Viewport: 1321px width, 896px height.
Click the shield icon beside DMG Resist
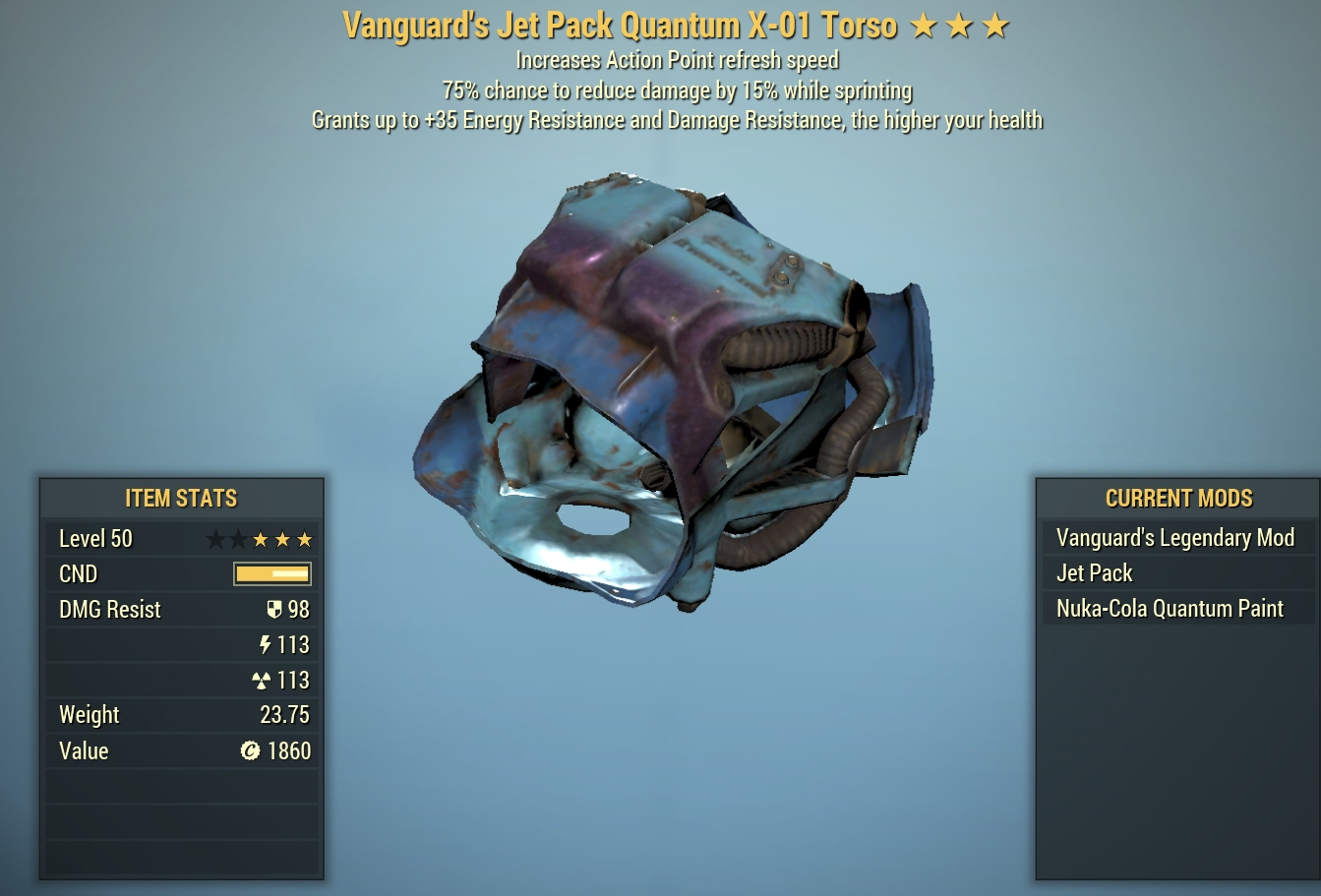[x=276, y=609]
